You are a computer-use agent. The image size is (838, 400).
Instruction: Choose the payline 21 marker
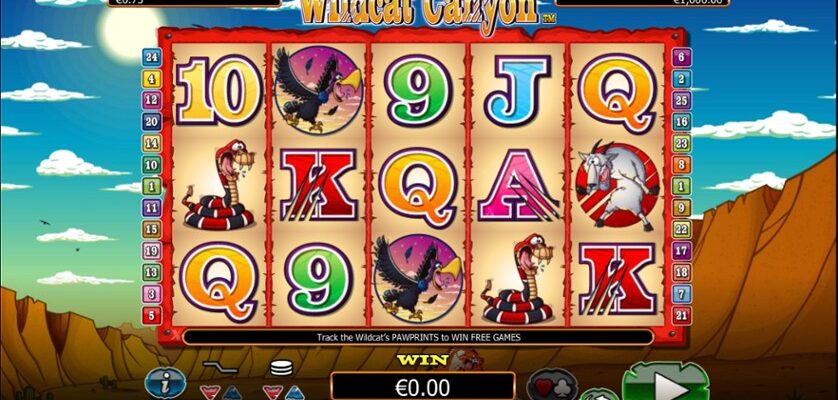pos(681,316)
